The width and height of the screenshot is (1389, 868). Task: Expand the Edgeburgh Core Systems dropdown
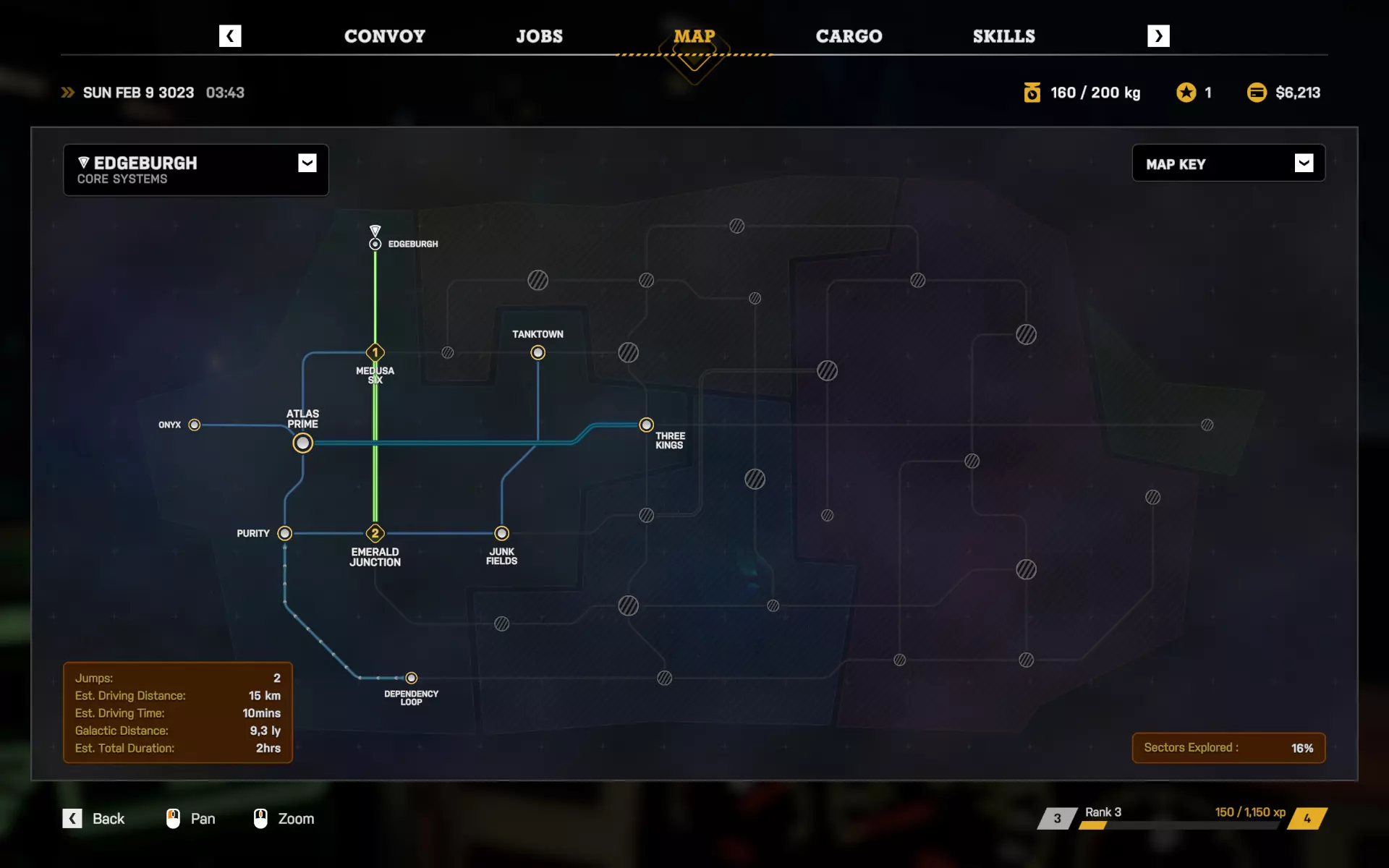click(307, 163)
